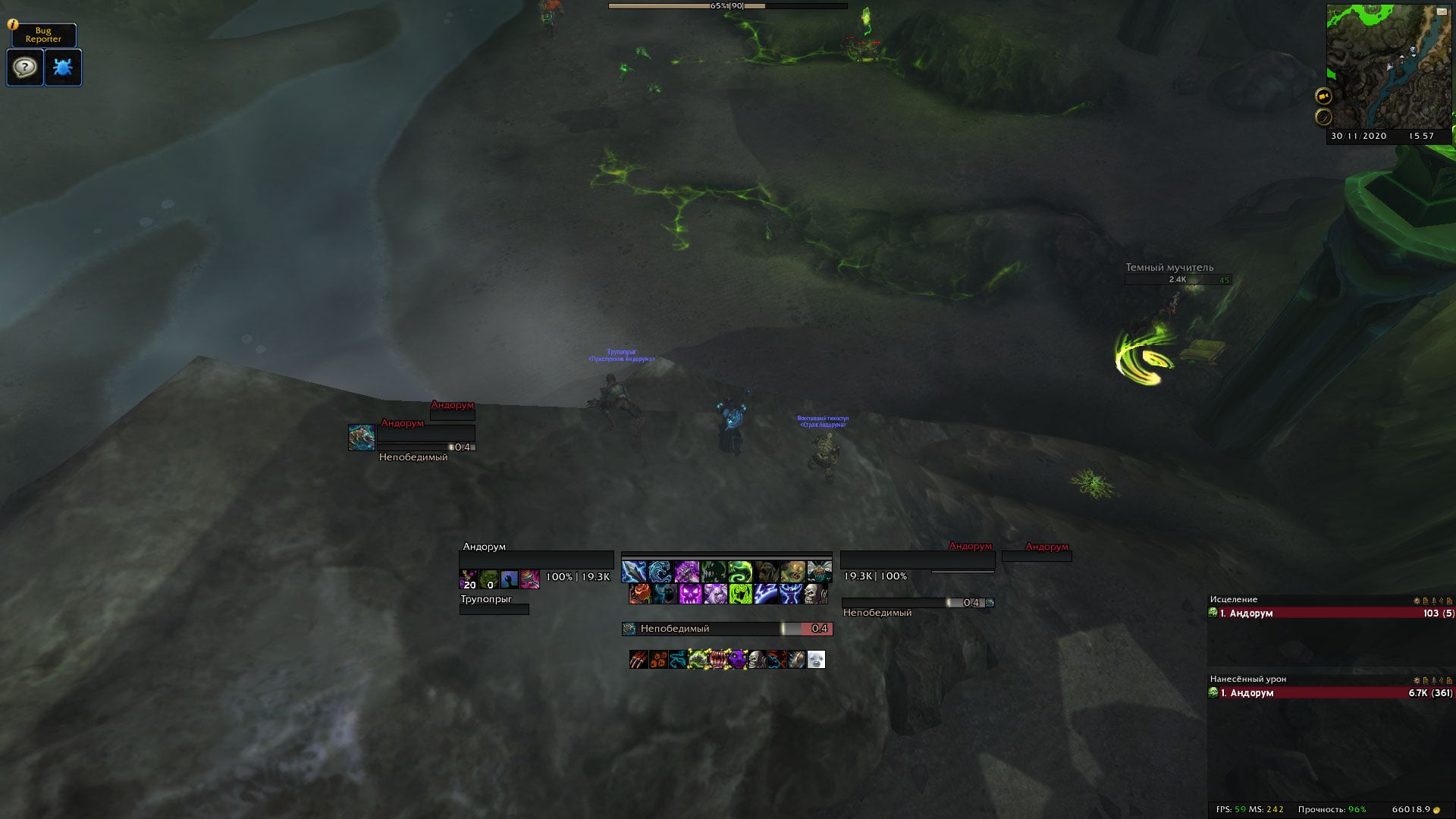
Task: Activate the purple skull ability
Action: [x=690, y=593]
